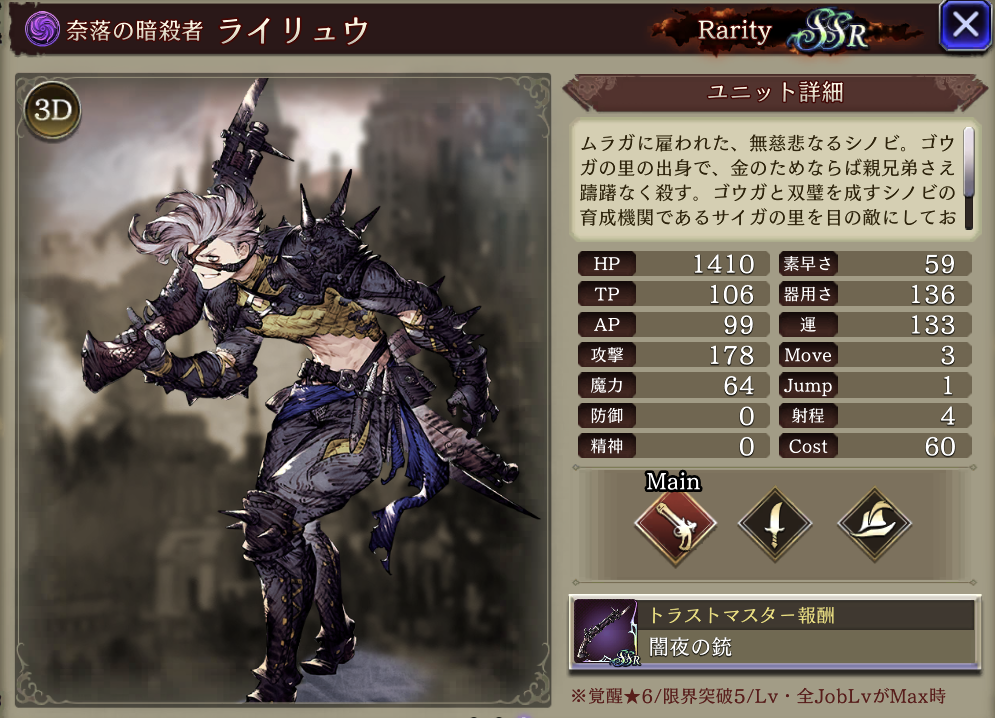The width and height of the screenshot is (995, 718).
Task: Click the unit description scrollbar
Action: tap(968, 160)
